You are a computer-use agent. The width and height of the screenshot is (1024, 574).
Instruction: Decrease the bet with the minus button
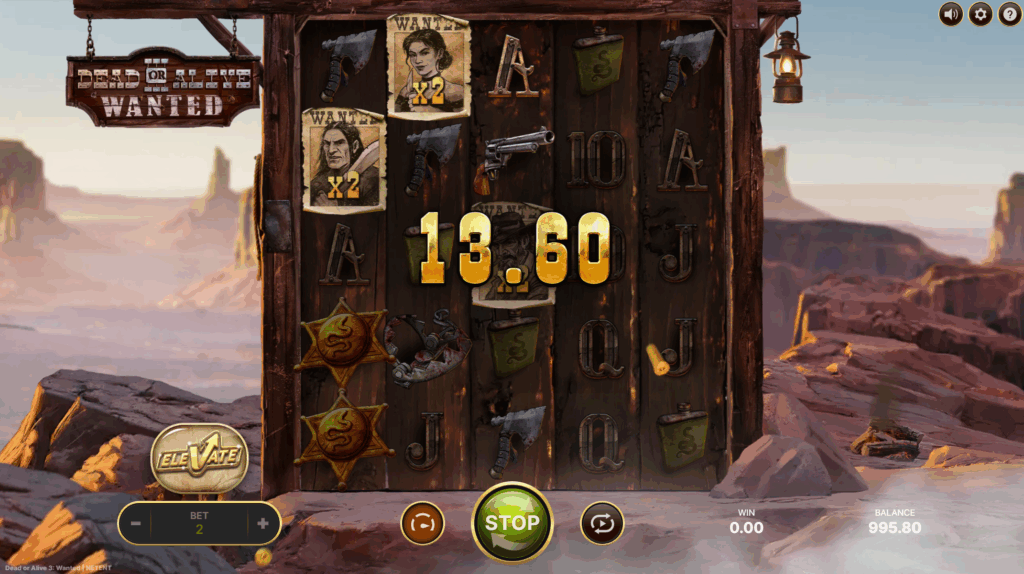[136, 523]
